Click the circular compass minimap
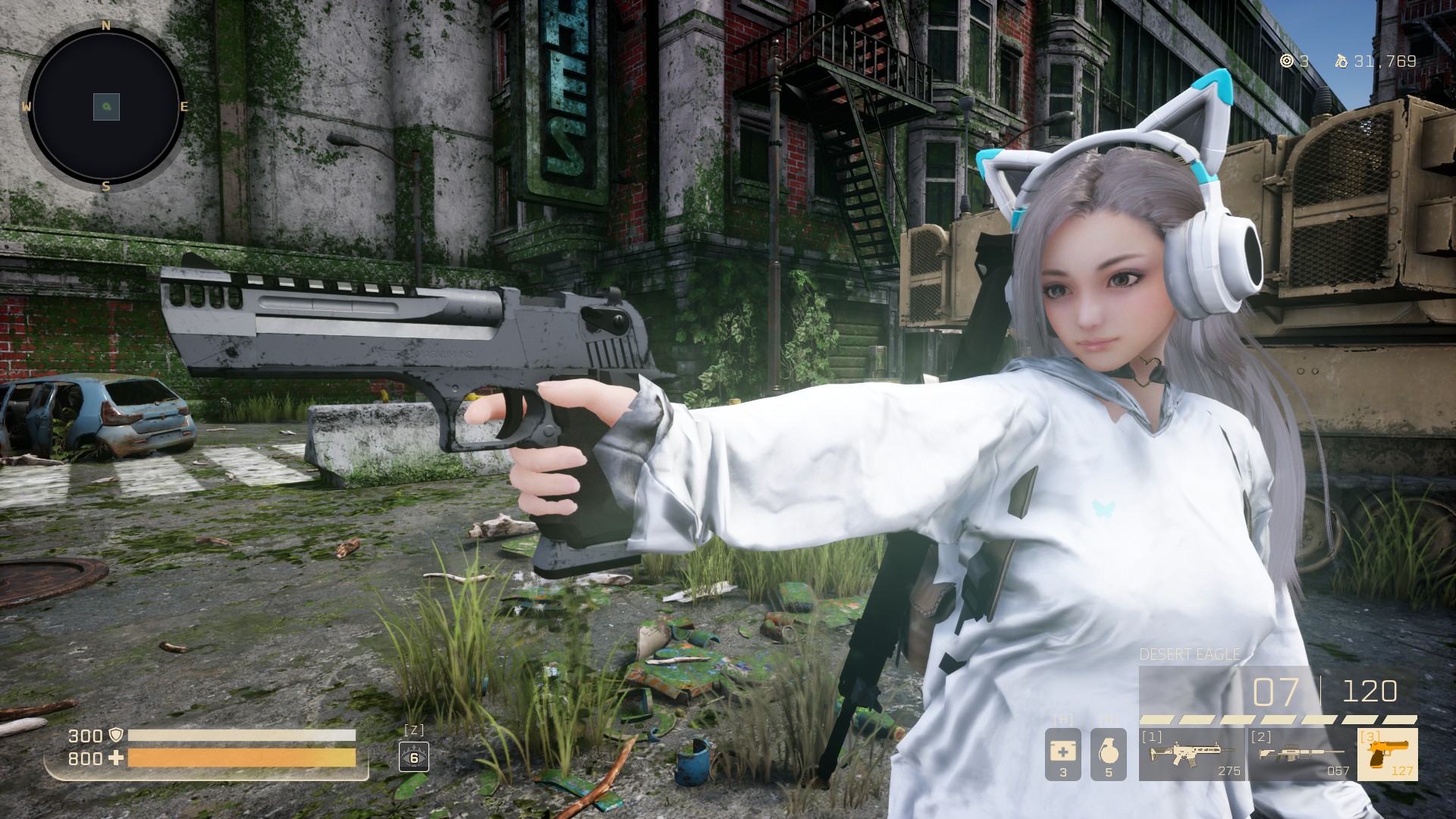The height and width of the screenshot is (819, 1456). point(106,107)
